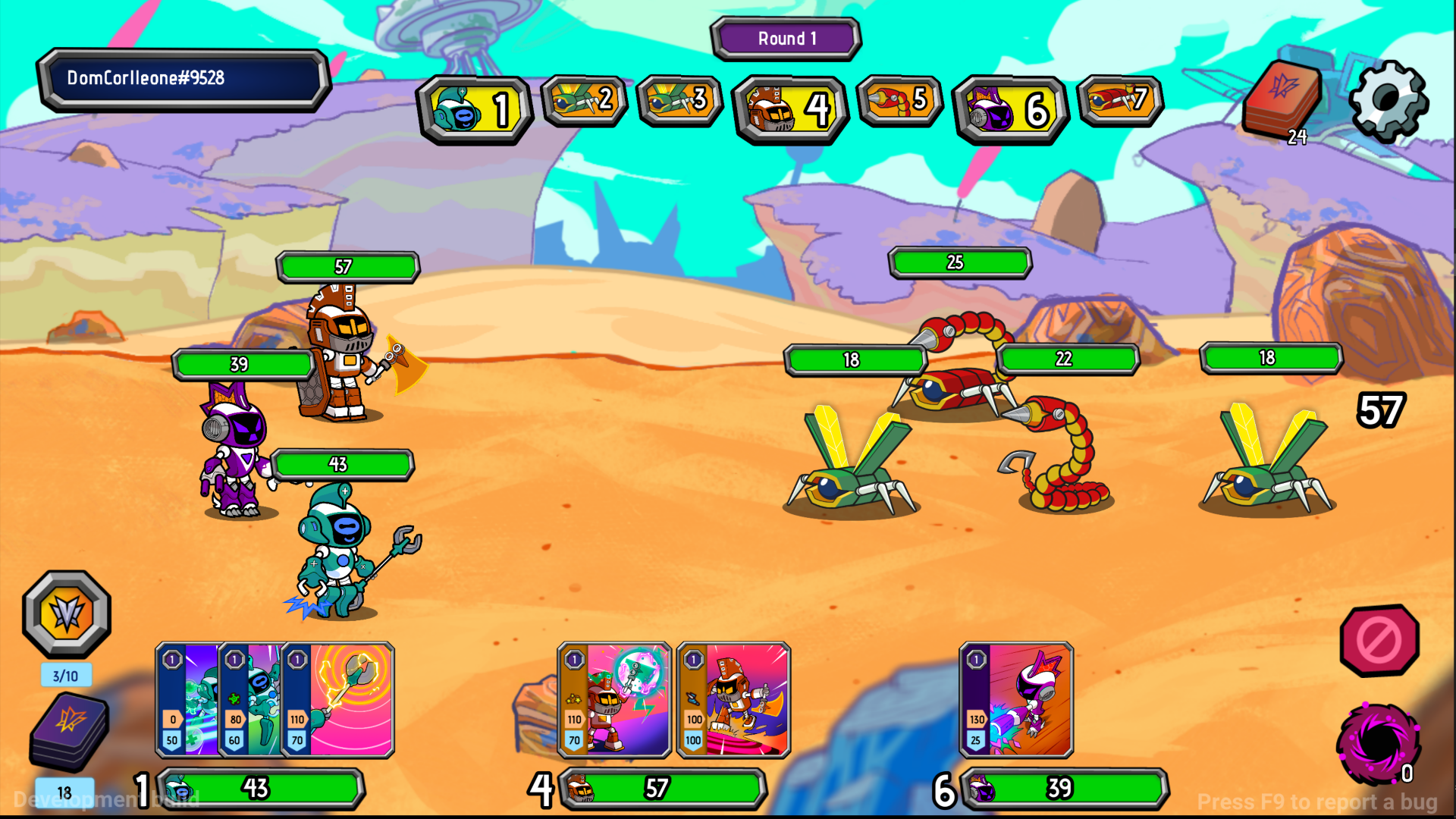Inspect turn order slot 5 red scorpion

899,100
